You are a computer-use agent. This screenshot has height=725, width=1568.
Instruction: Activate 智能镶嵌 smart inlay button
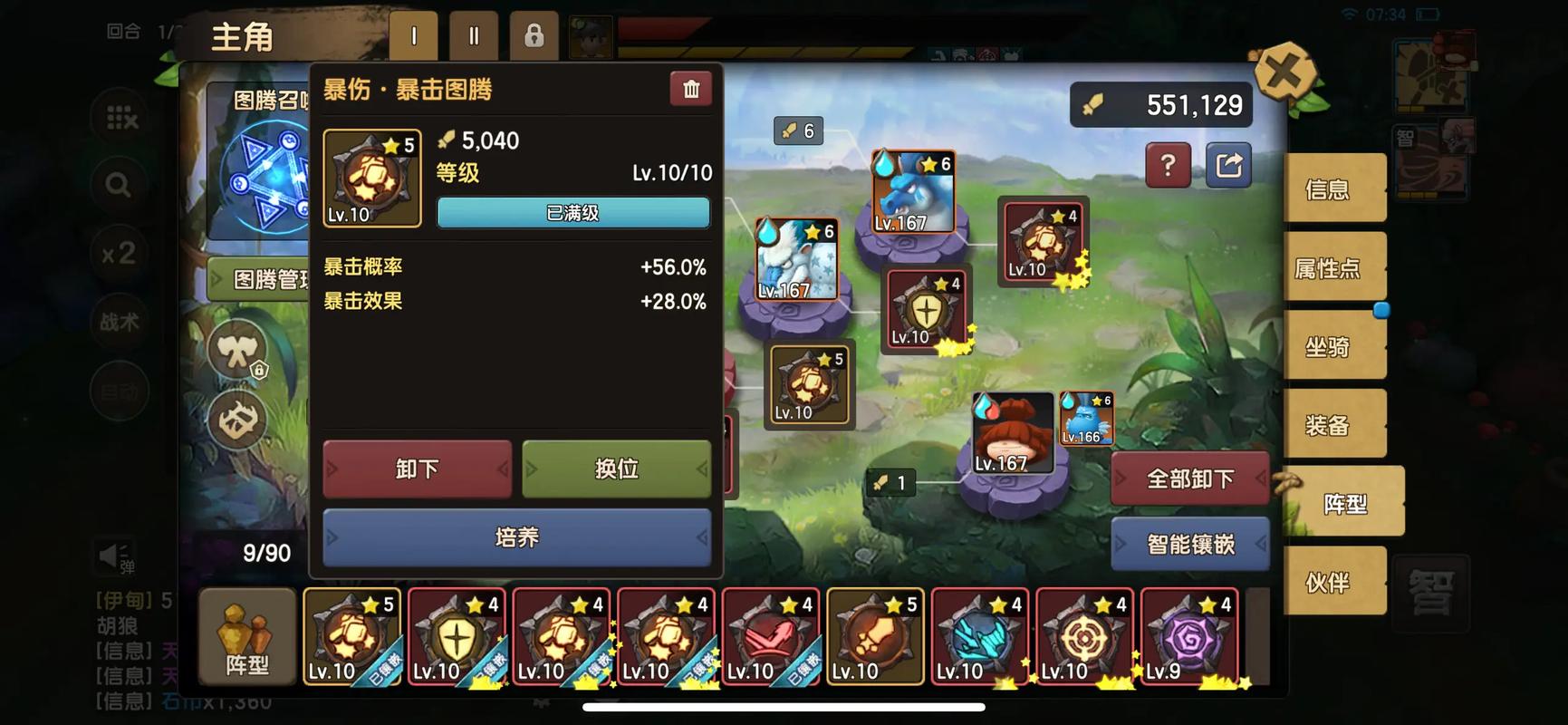pyautogui.click(x=1189, y=544)
